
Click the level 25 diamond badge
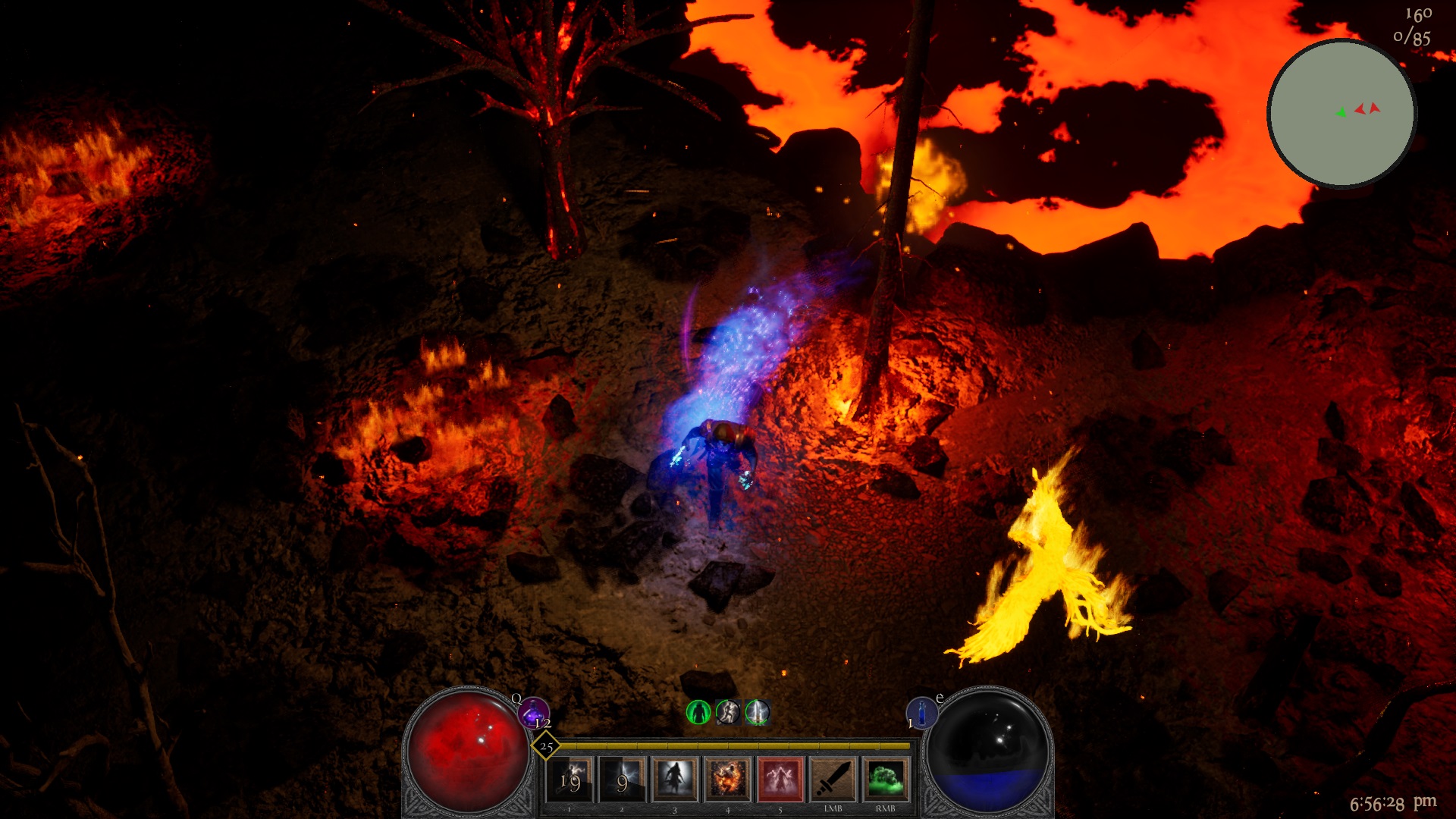[545, 747]
